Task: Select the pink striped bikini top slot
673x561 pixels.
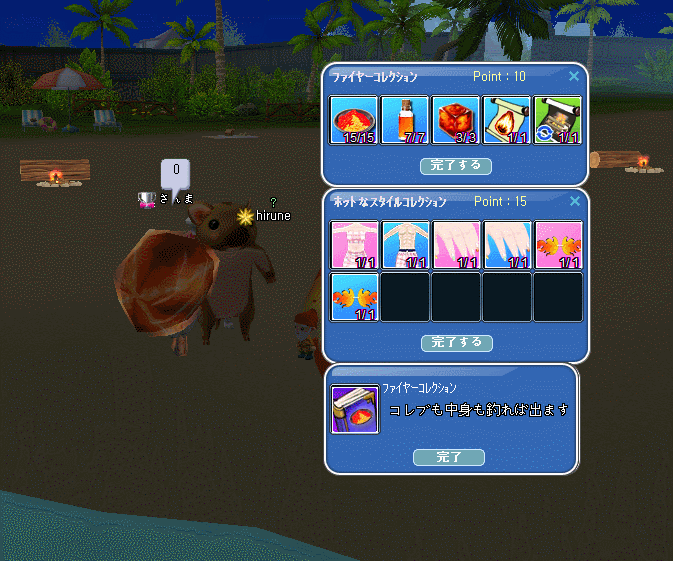Action: point(354,246)
